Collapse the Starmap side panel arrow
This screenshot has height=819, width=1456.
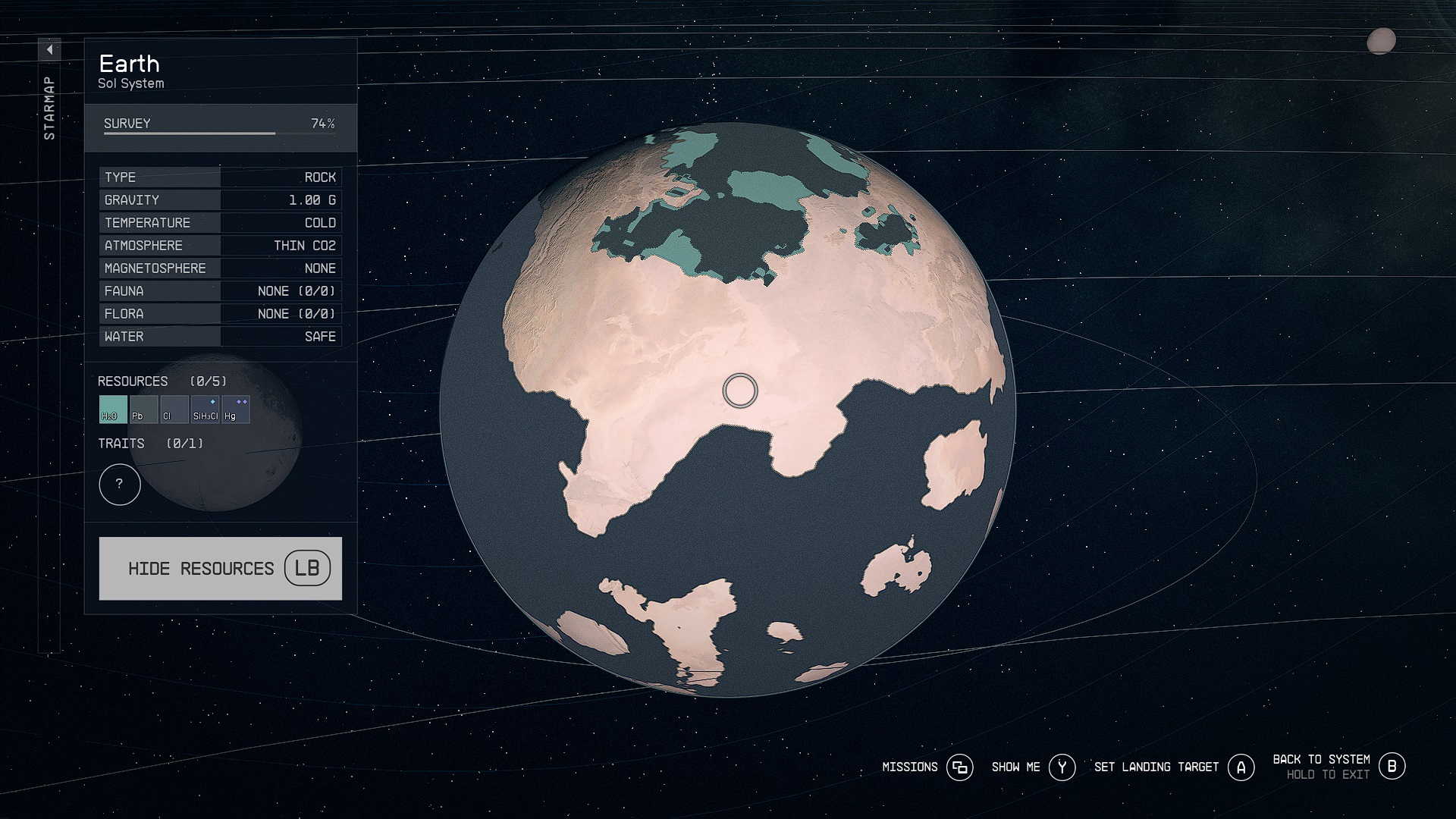pyautogui.click(x=49, y=50)
